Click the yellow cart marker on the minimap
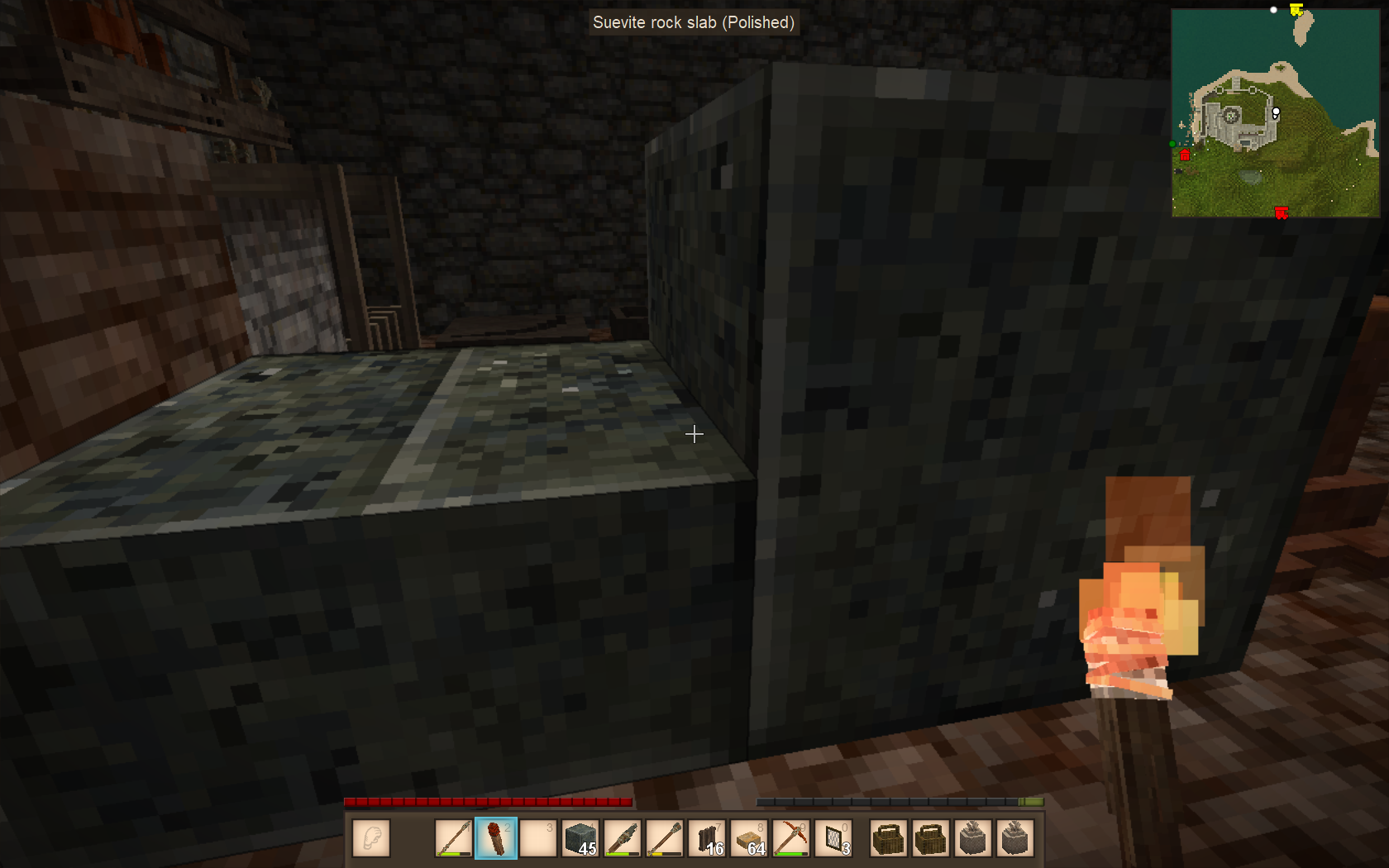Image resolution: width=1389 pixels, height=868 pixels. tap(1296, 10)
